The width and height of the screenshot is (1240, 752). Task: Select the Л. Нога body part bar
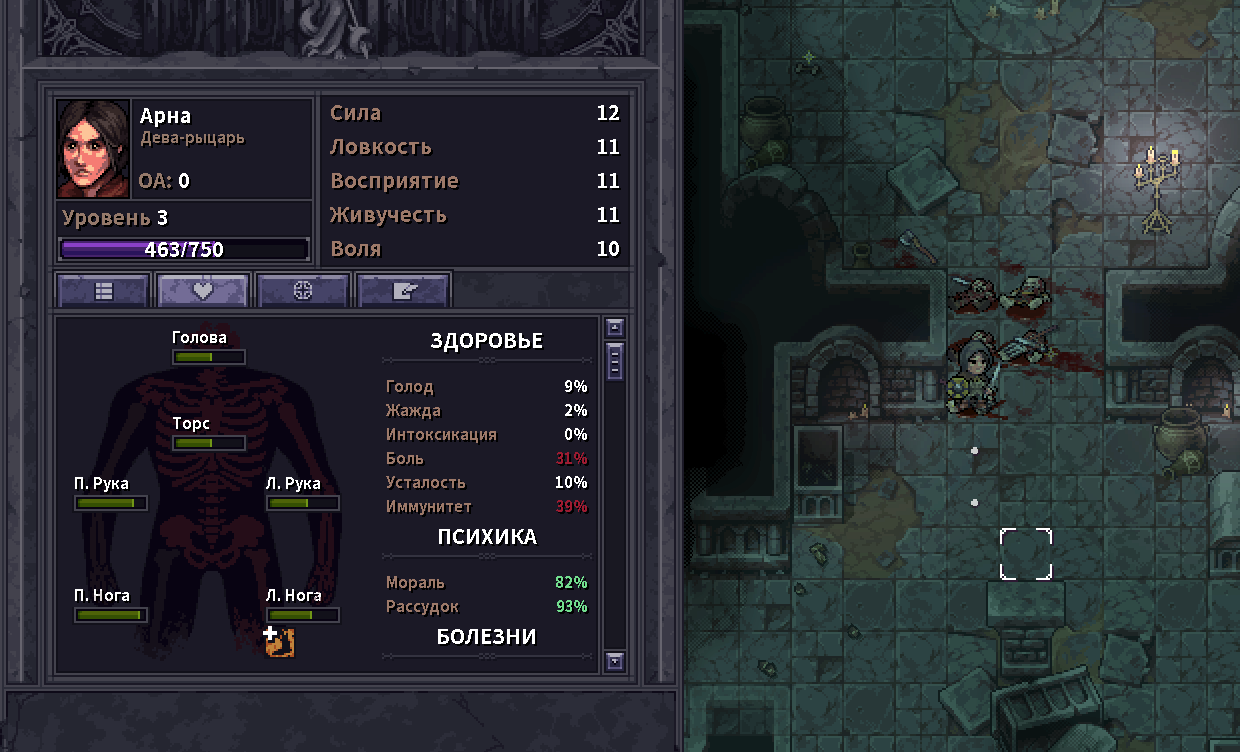303,615
